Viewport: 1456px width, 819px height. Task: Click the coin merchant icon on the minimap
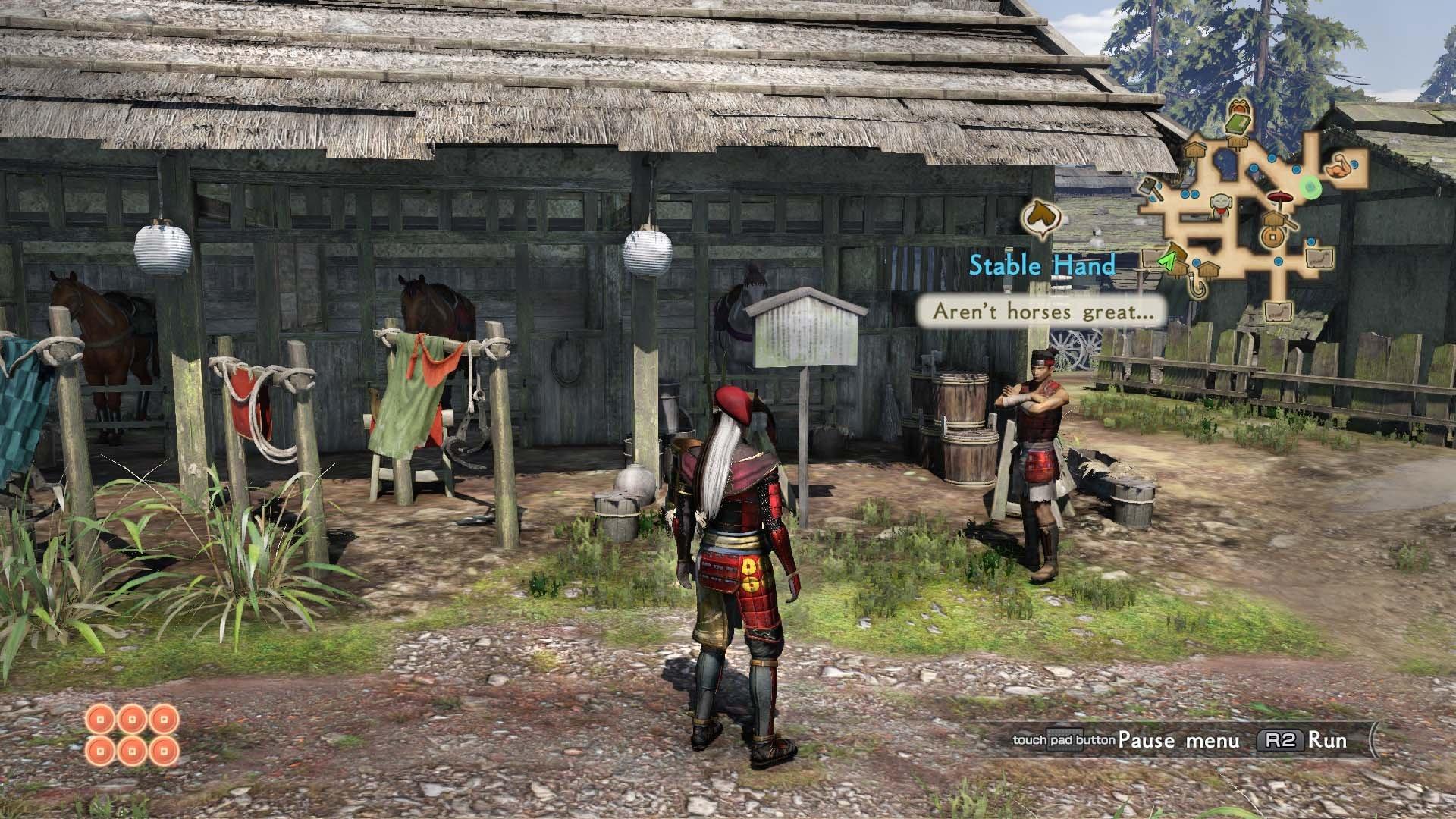1272,236
